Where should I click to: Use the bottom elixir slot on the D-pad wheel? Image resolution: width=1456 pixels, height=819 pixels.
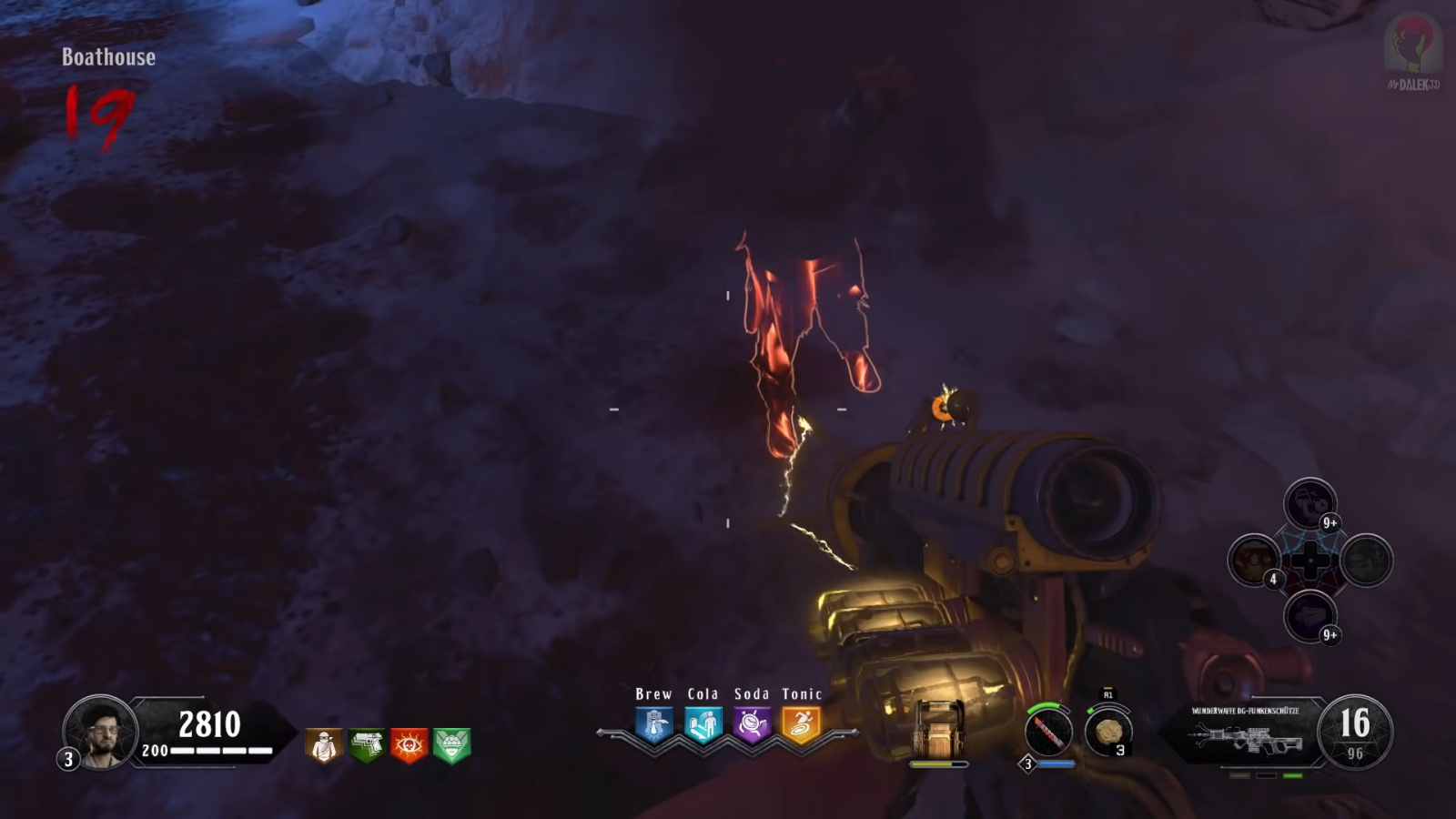[x=1309, y=615]
